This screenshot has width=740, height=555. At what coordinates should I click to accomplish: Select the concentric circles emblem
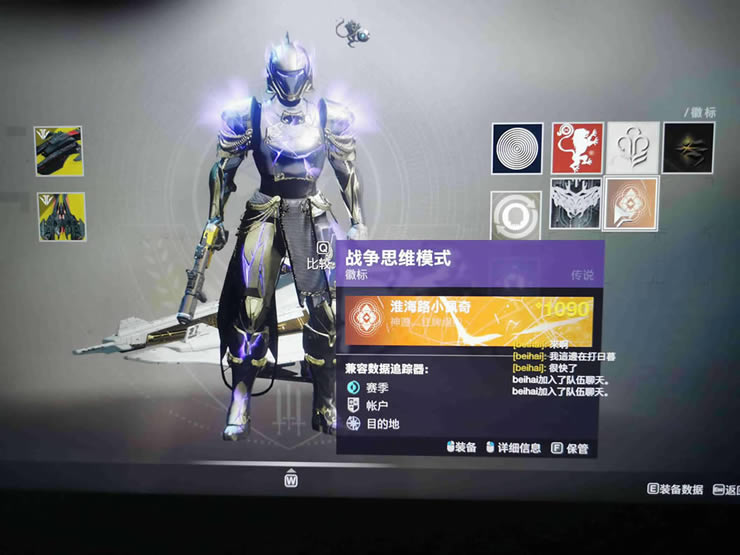(517, 148)
